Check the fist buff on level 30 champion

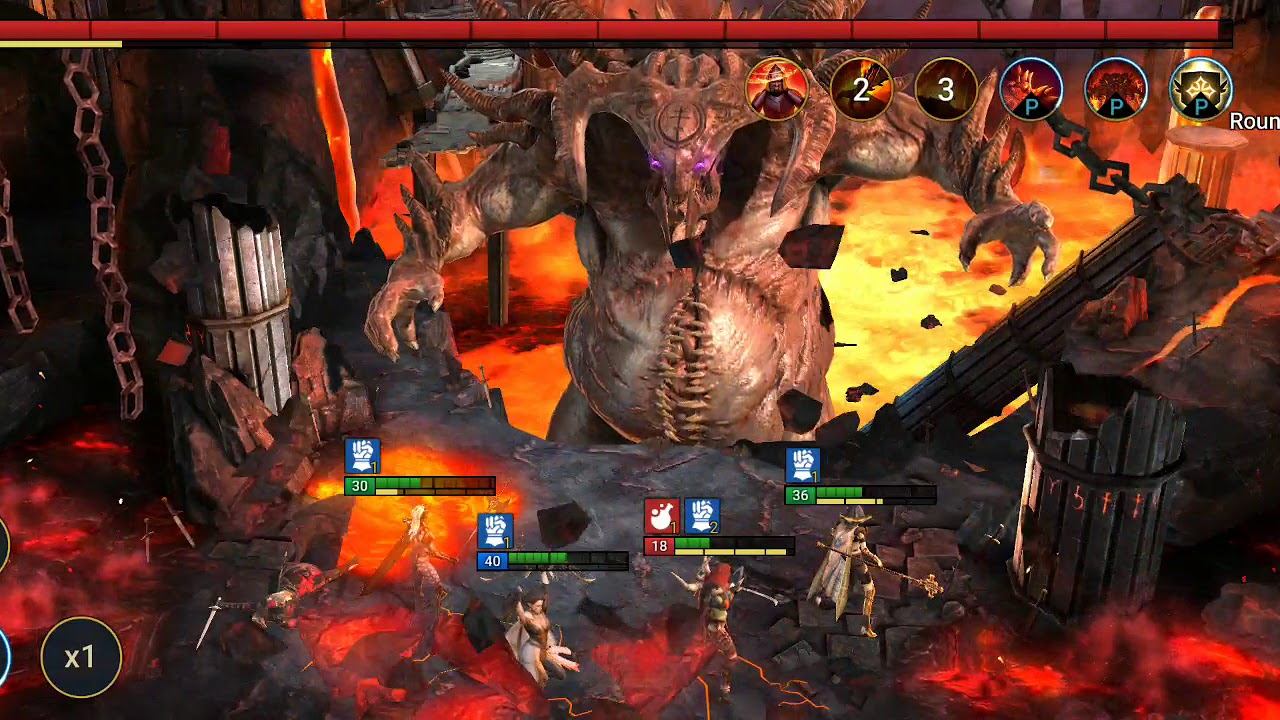(x=361, y=456)
